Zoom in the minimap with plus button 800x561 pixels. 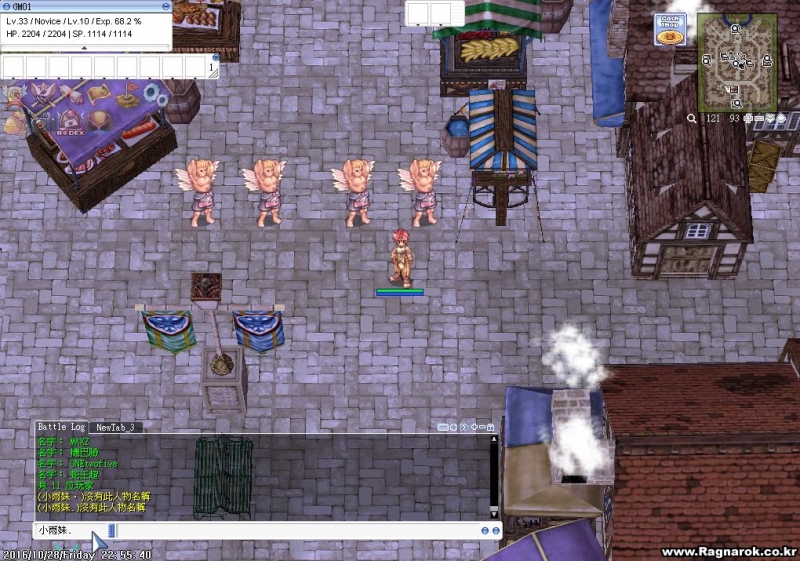tap(748, 118)
